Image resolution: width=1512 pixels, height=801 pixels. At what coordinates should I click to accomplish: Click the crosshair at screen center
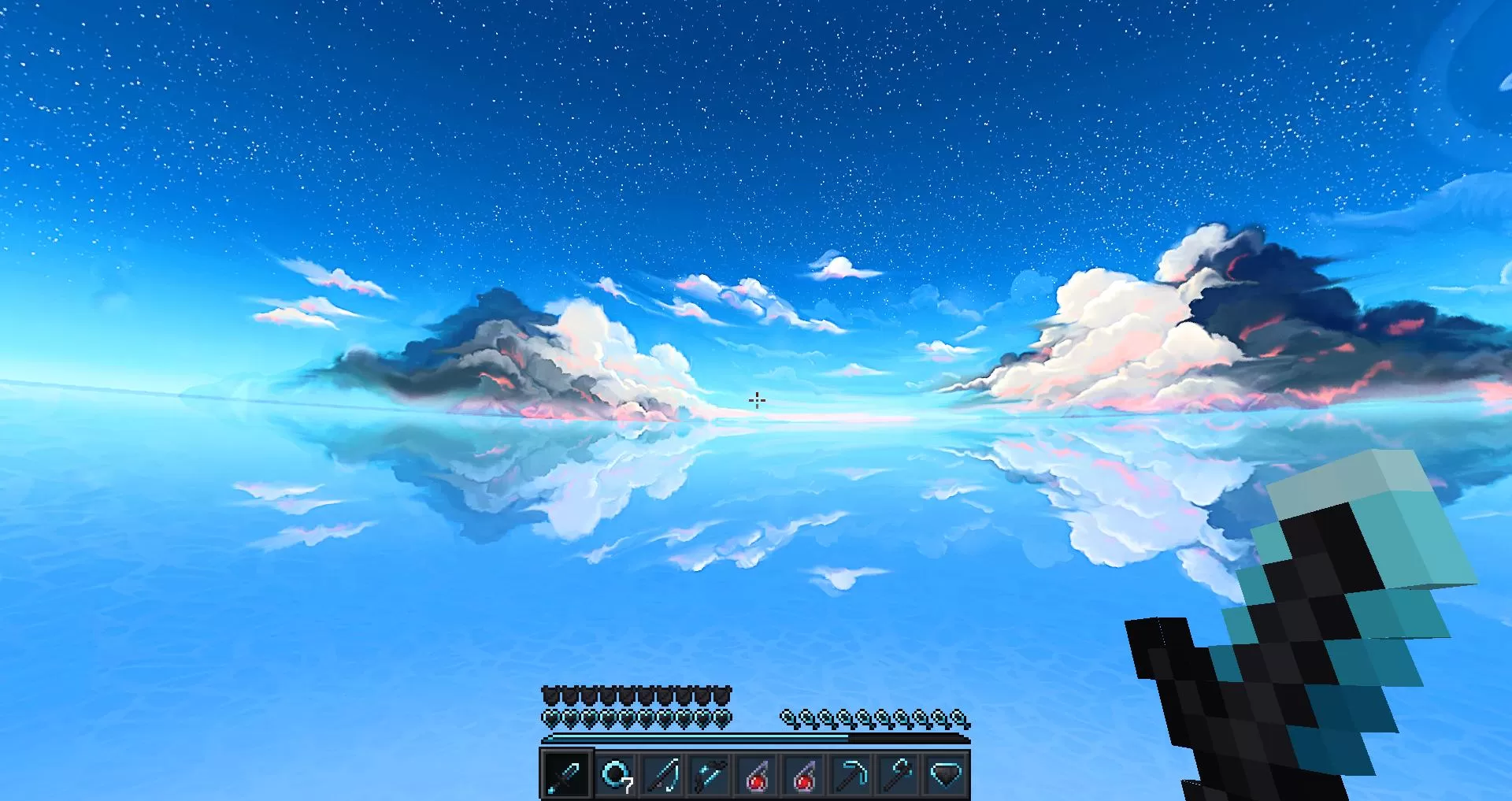(x=758, y=400)
